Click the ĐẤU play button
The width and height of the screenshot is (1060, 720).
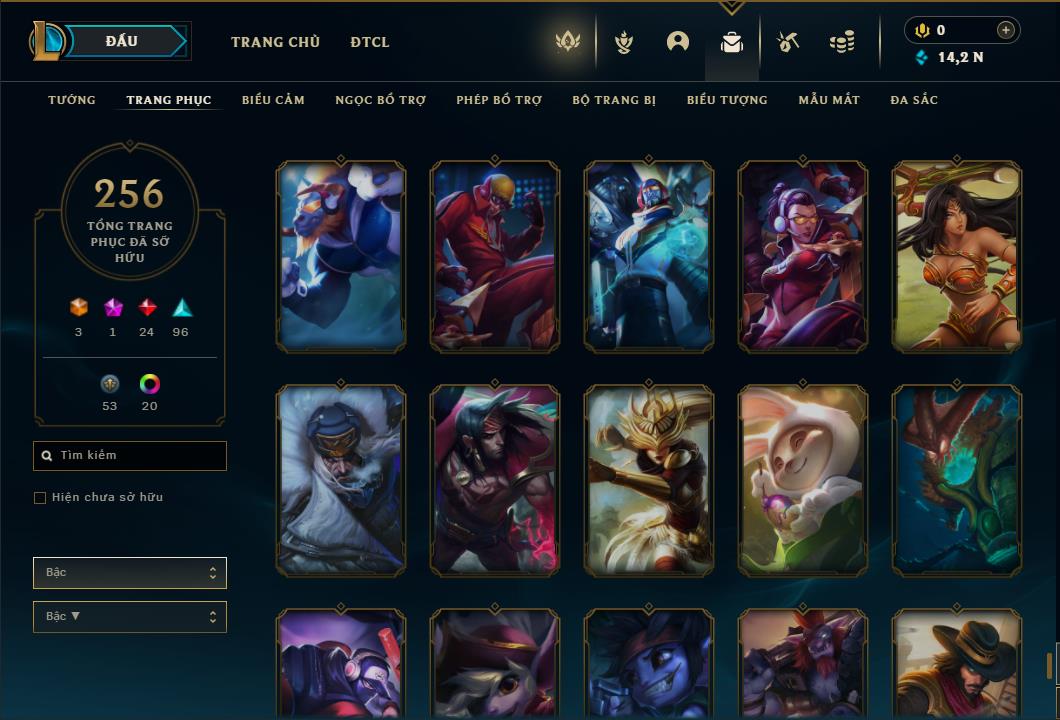tap(122, 41)
